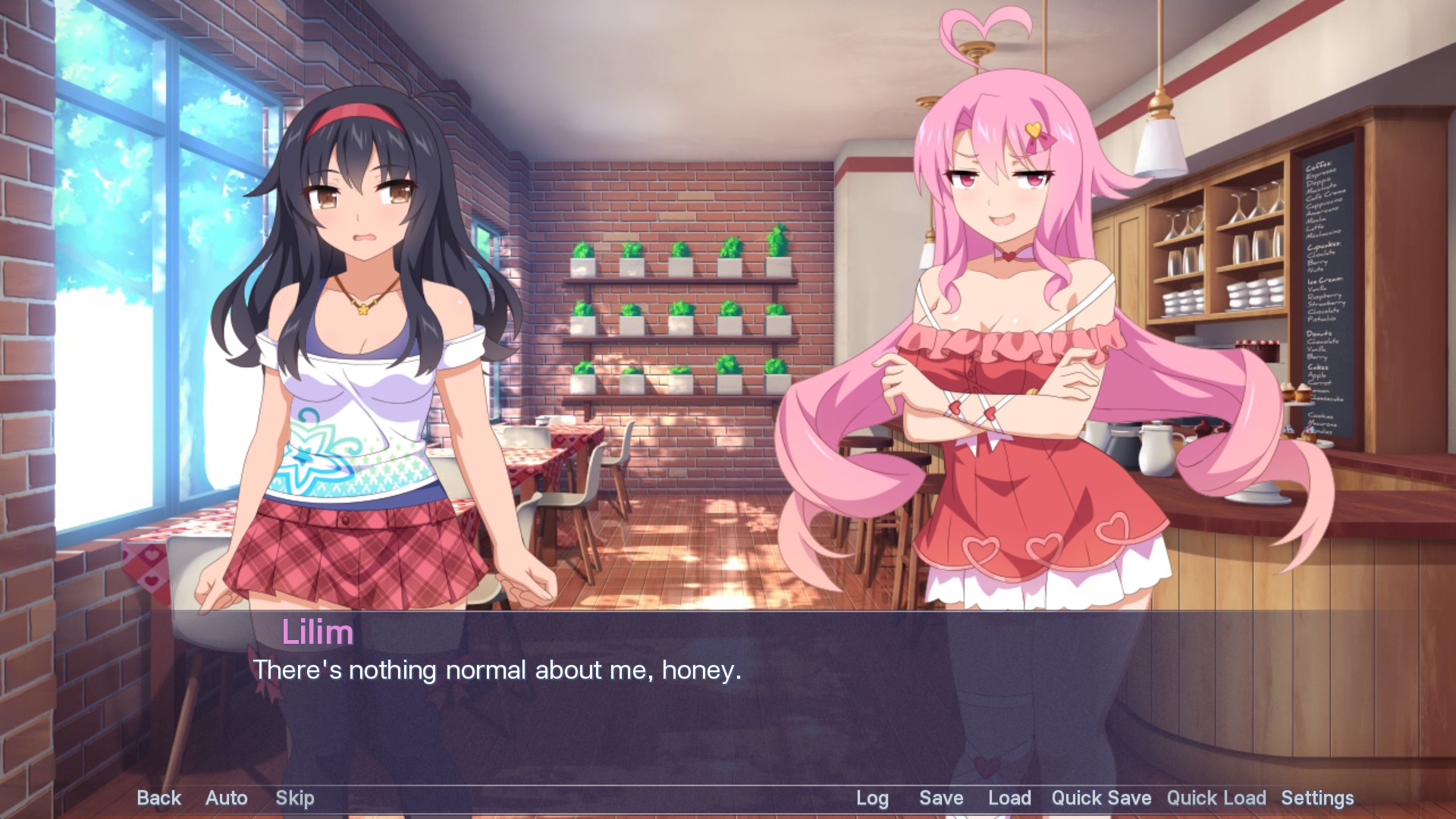Click the dialogue text about being normal
This screenshot has height=819, width=1456.
pyautogui.click(x=497, y=670)
